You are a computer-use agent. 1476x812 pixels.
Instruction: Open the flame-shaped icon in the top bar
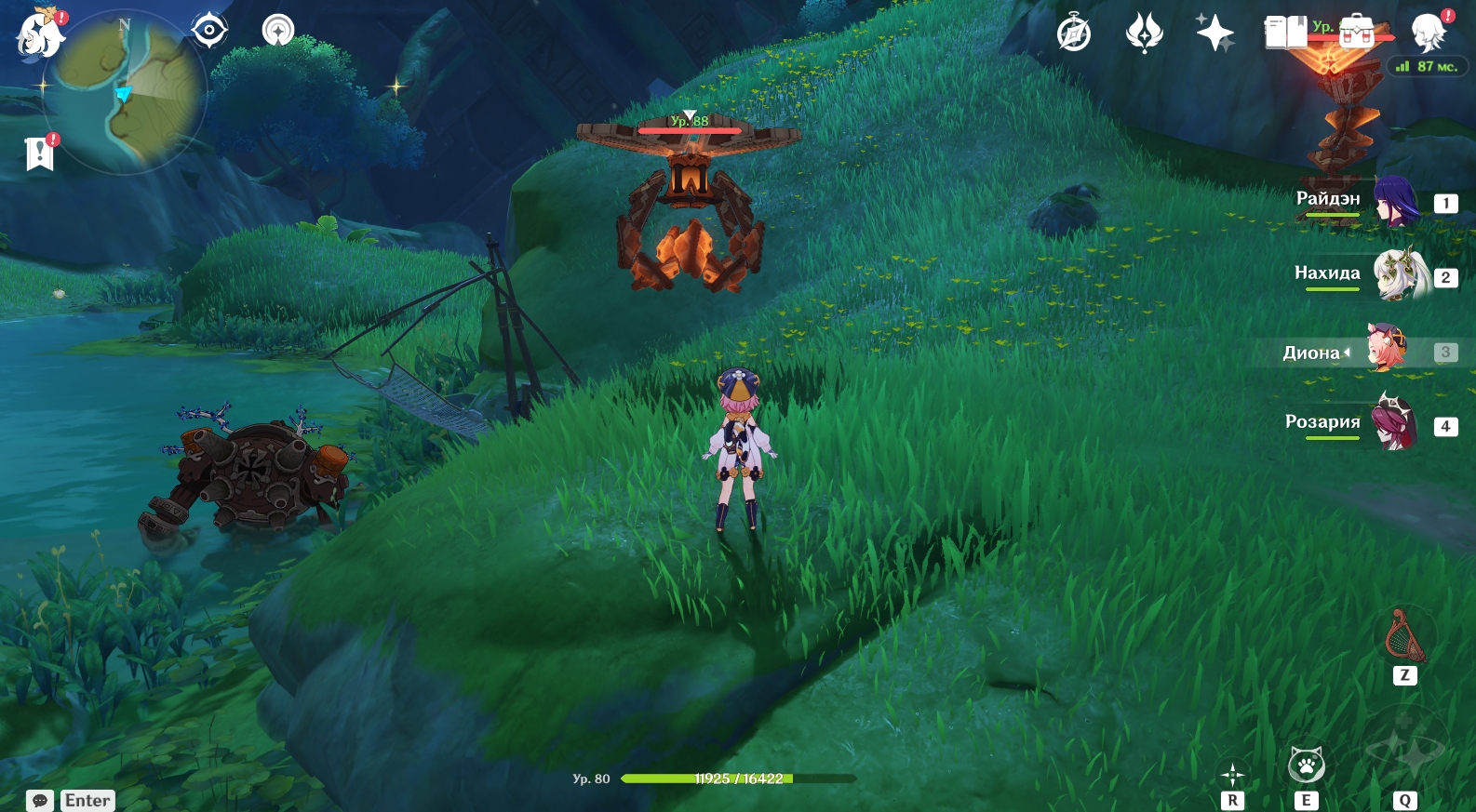1144,33
